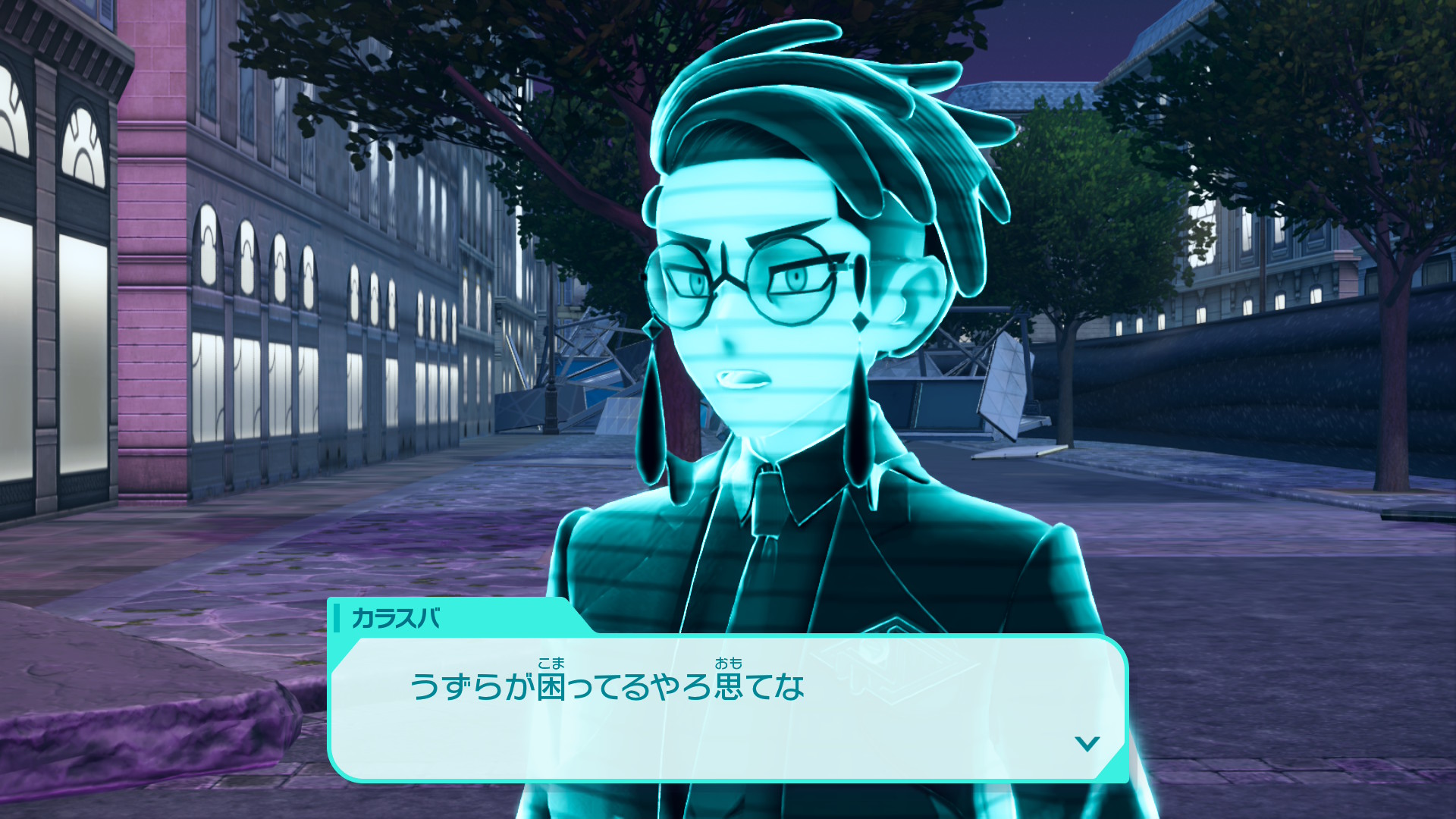Advance dialogue with the down arrow indicator
This screenshot has height=819, width=1456.
click(1087, 744)
